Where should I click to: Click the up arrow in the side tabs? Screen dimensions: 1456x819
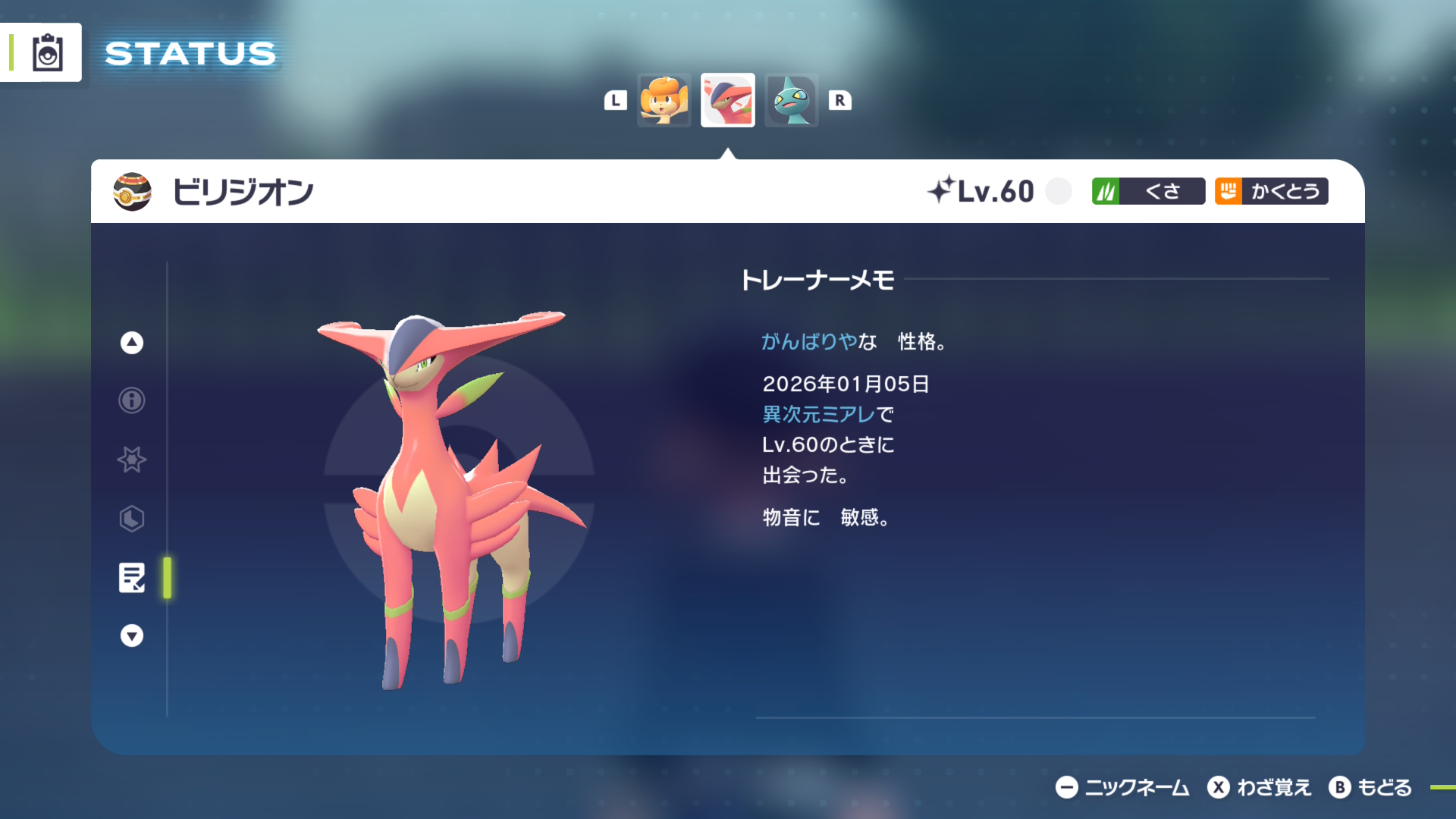[x=132, y=343]
